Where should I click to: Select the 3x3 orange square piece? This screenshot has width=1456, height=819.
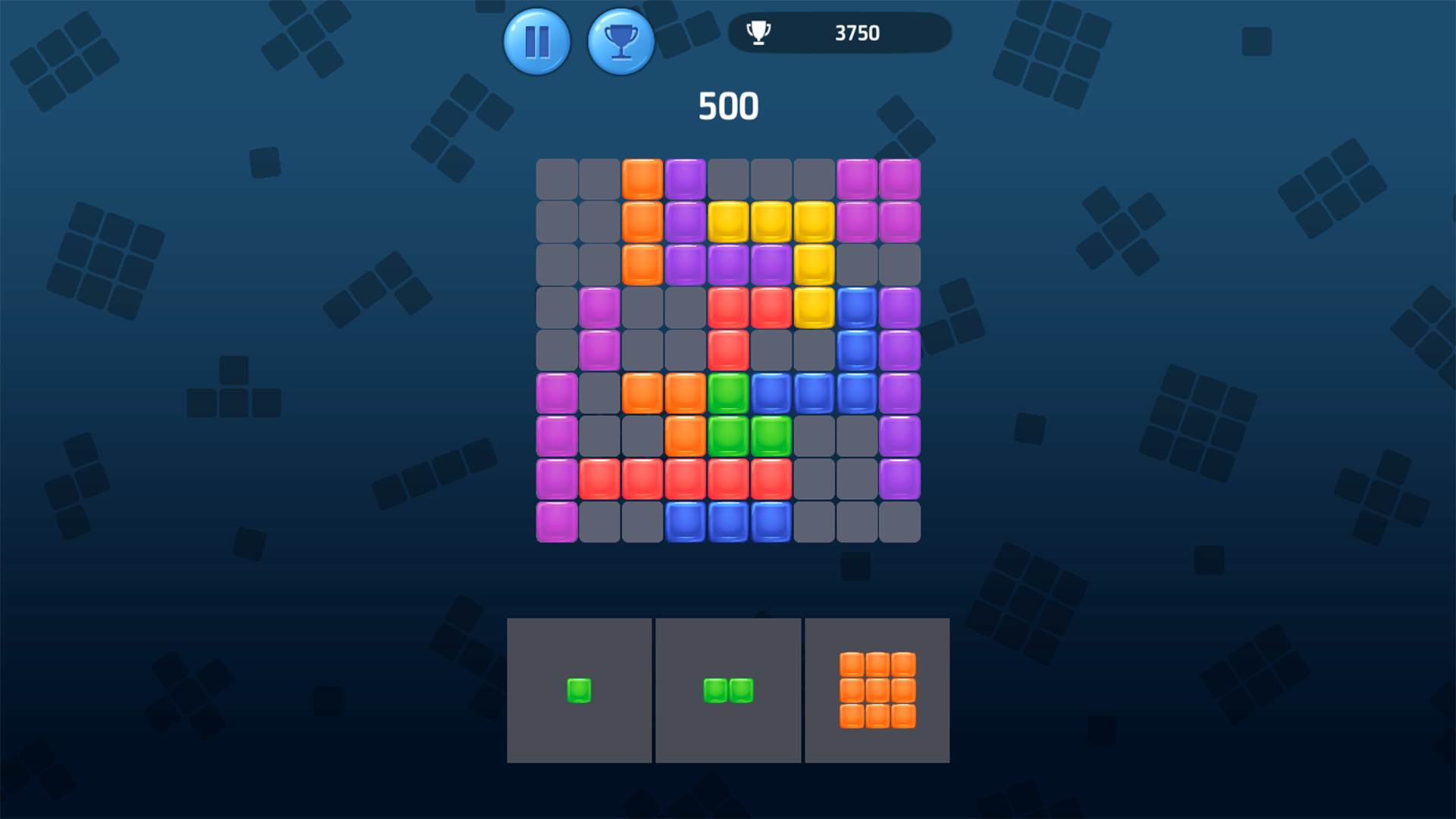877,691
